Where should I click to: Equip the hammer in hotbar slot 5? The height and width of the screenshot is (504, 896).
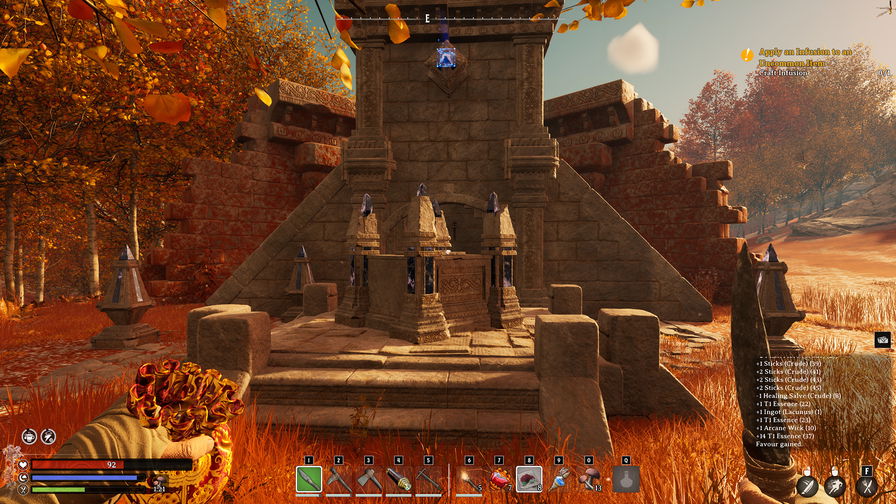coord(429,480)
